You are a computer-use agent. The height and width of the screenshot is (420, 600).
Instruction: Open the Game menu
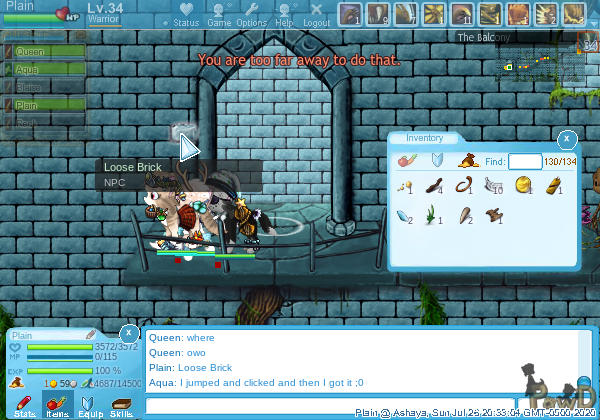click(x=219, y=15)
